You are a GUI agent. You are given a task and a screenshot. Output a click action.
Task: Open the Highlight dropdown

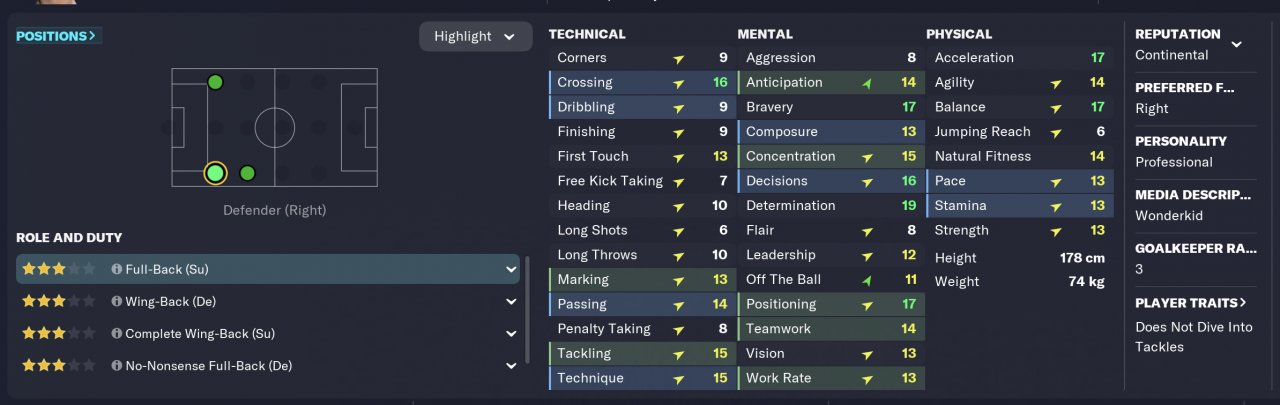click(x=475, y=36)
